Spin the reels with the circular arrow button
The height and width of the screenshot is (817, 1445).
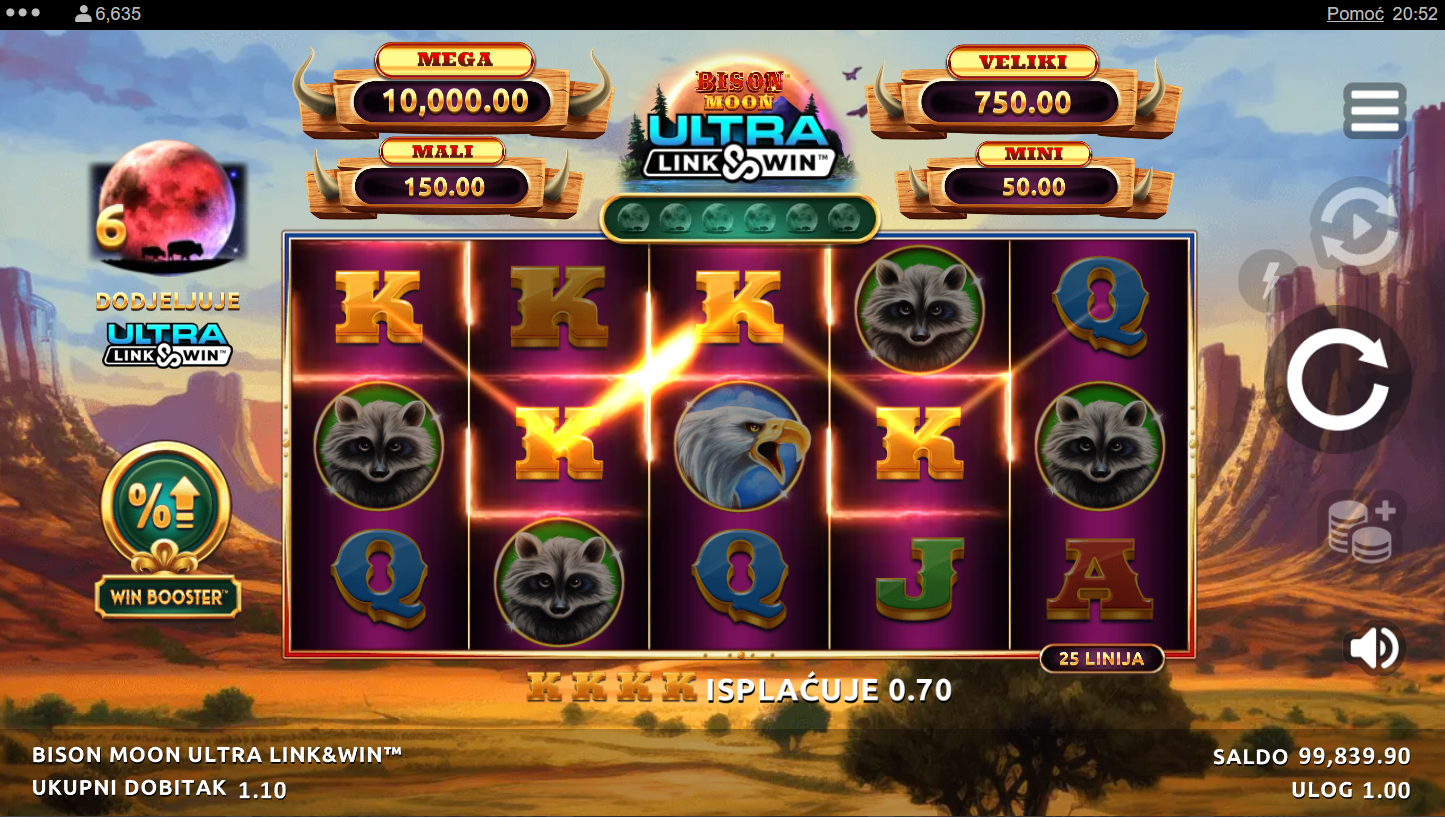(x=1337, y=379)
